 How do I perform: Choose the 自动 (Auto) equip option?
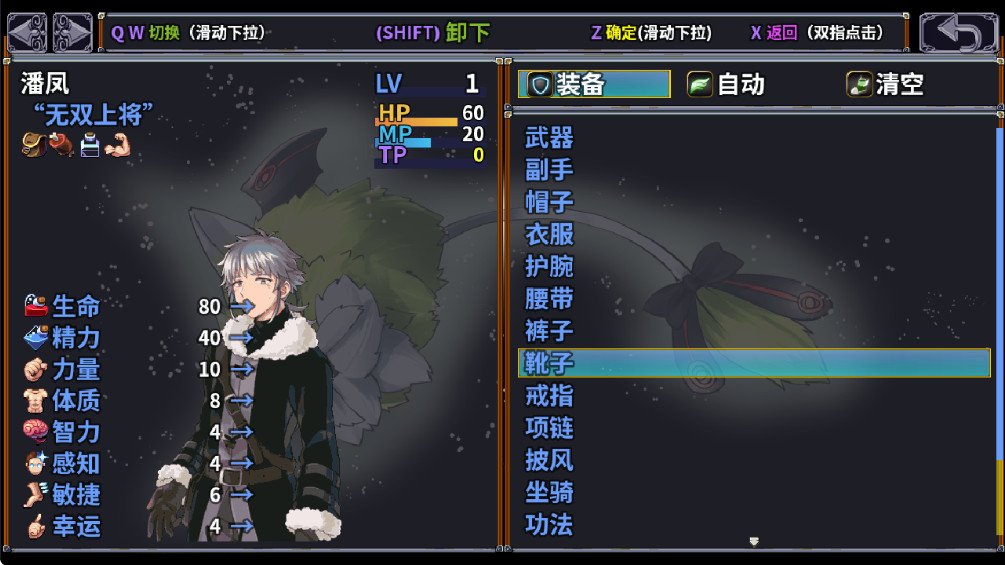(x=726, y=85)
